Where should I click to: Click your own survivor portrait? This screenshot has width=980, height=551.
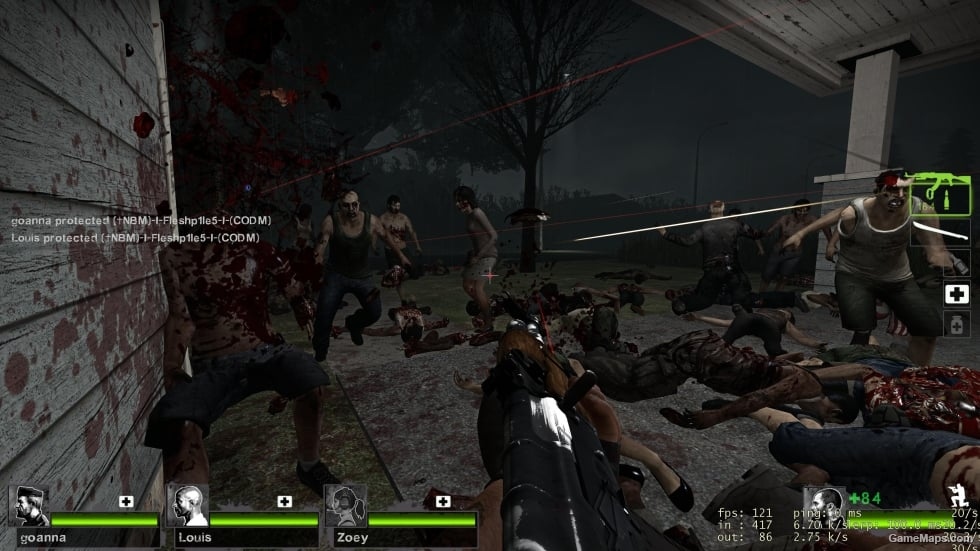click(824, 505)
